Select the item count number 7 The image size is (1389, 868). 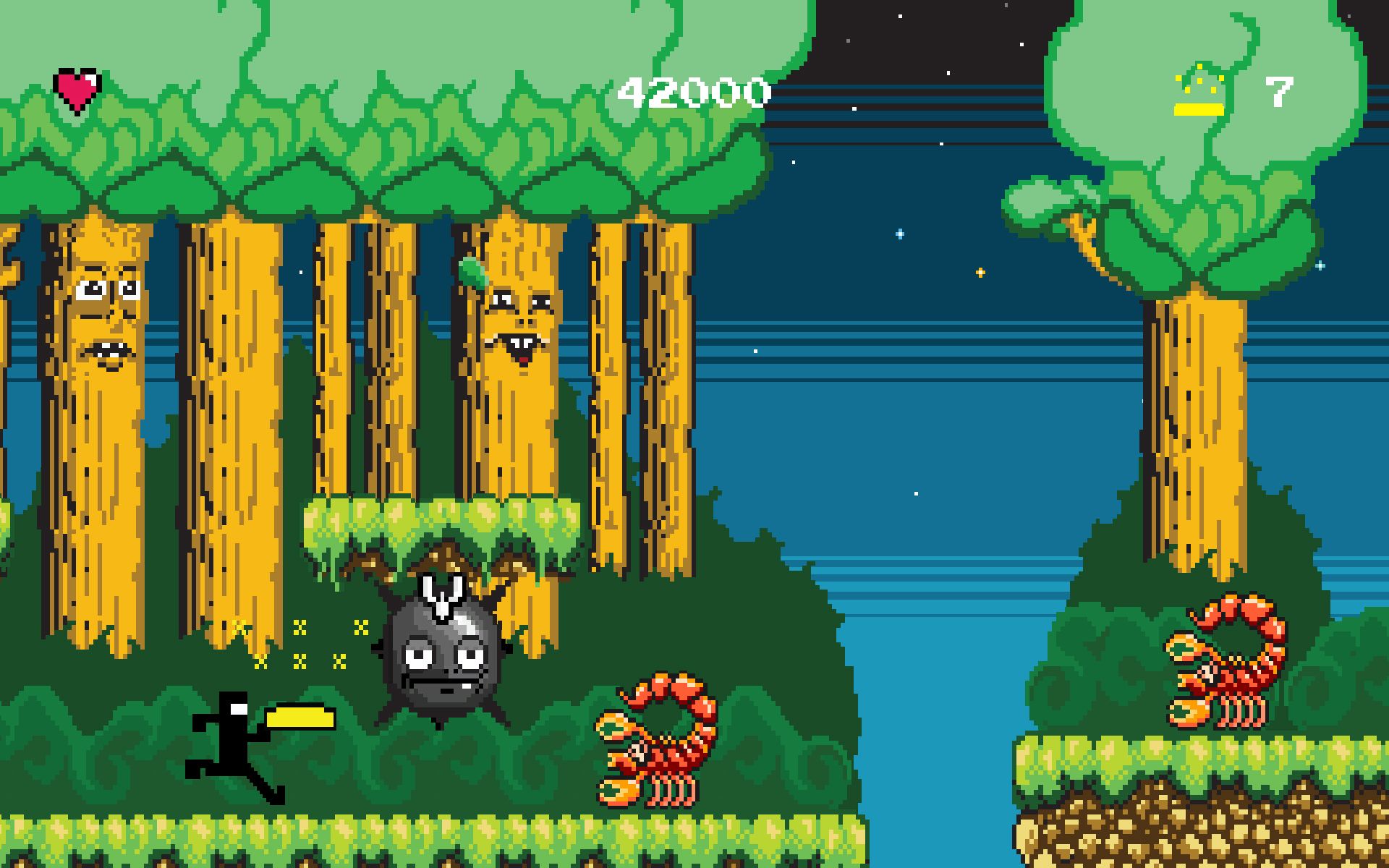click(x=1278, y=93)
